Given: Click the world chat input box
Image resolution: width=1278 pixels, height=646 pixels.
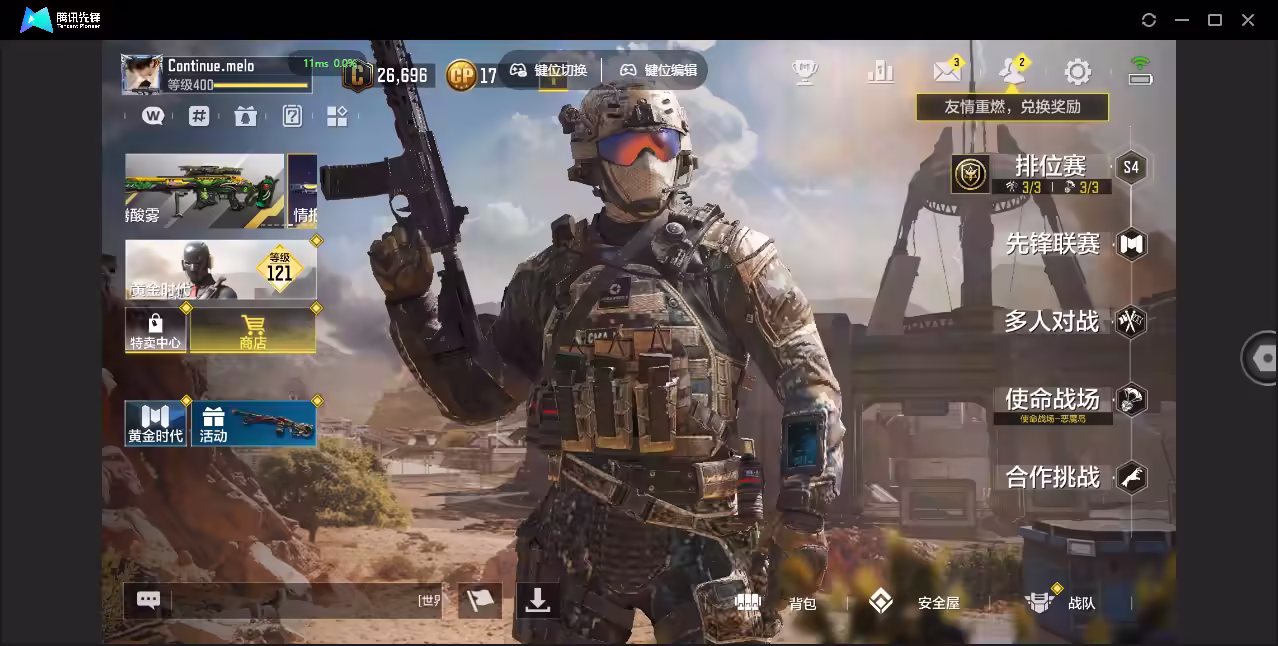Looking at the screenshot, I should click(x=290, y=601).
